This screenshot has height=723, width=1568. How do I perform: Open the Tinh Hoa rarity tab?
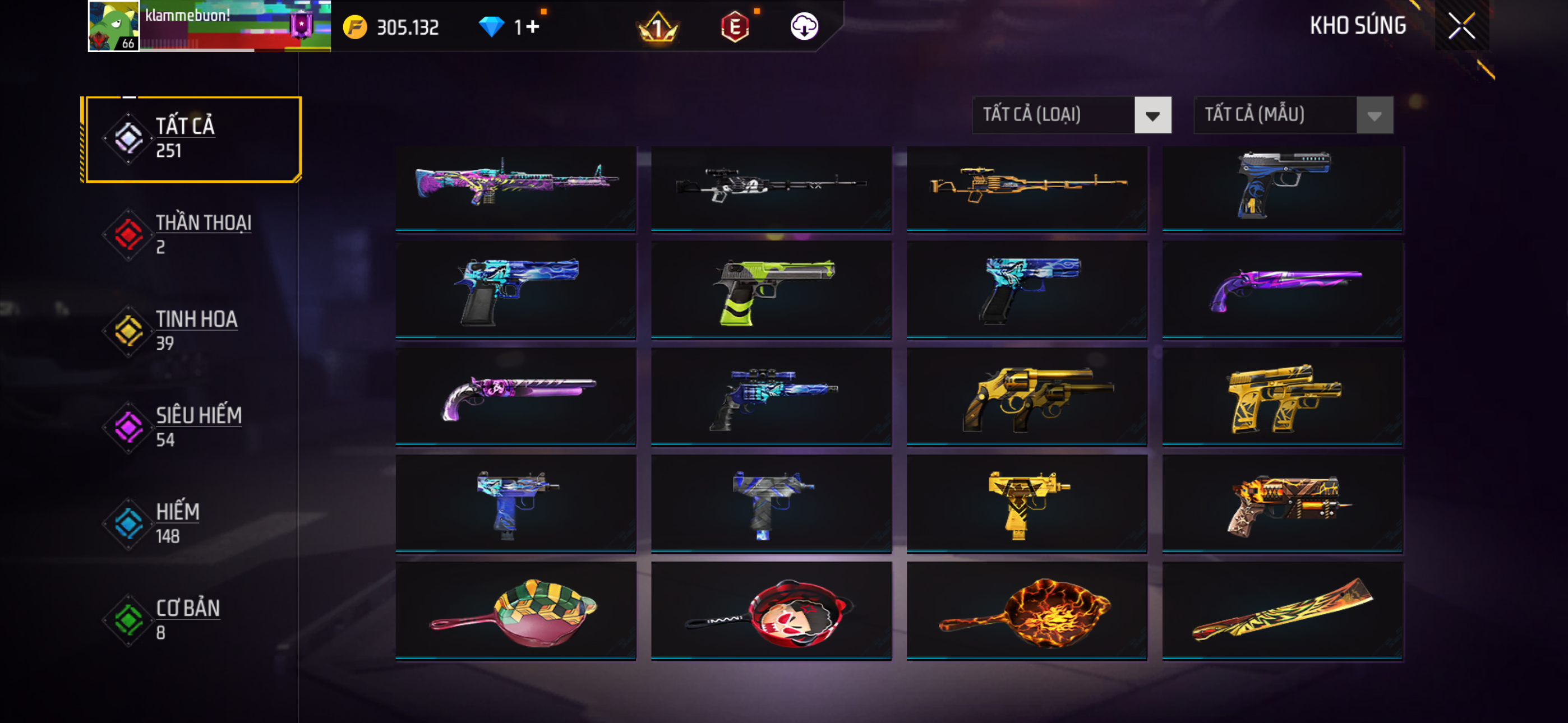tap(192, 331)
